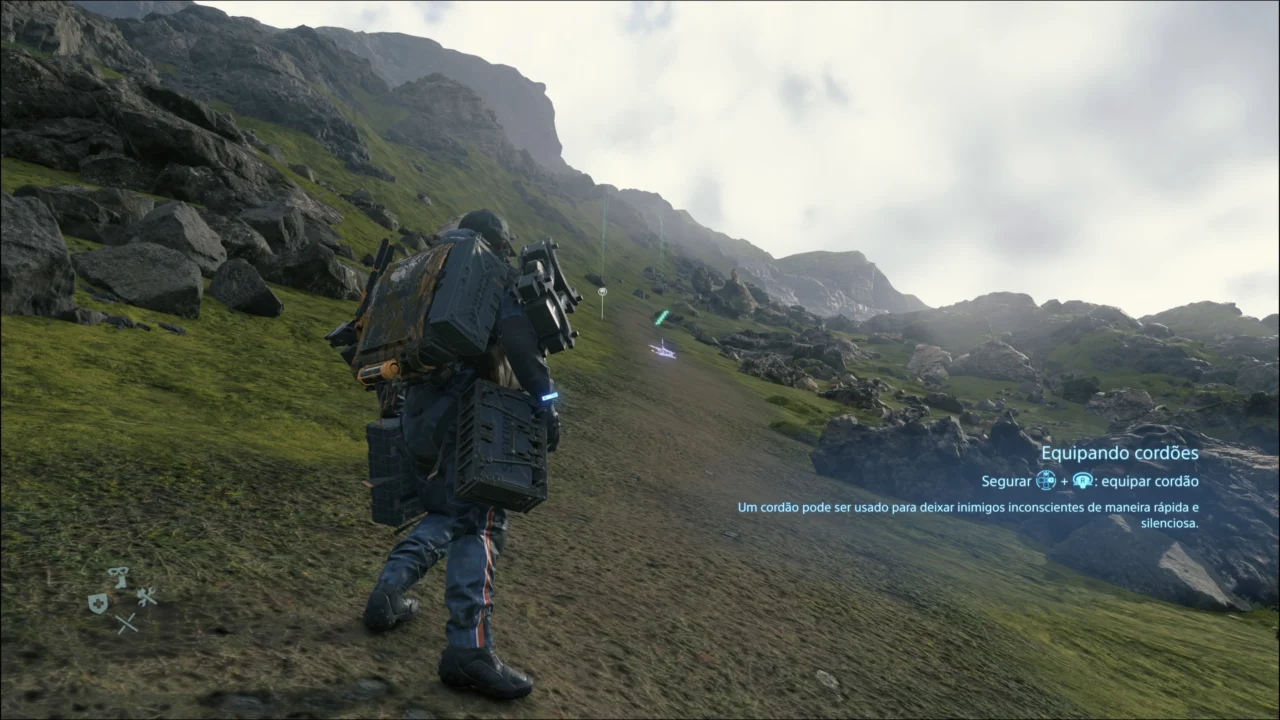
Task: Click the glasses equipment icon in bottom-left HUD
Action: [x=117, y=570]
